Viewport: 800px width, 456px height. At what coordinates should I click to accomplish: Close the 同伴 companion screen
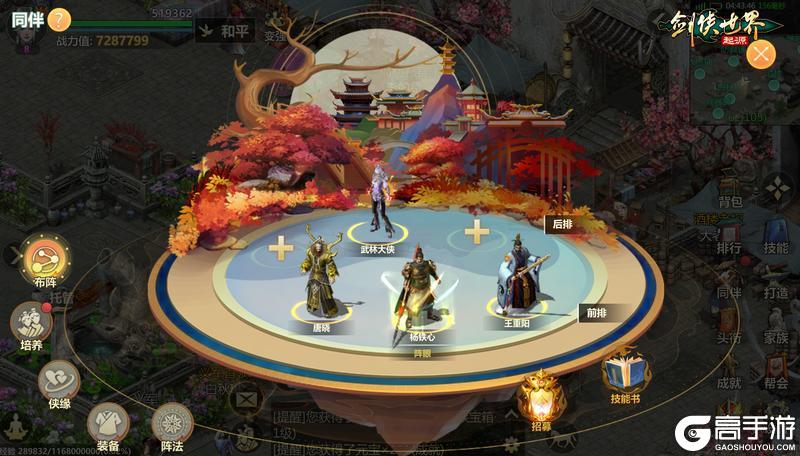(763, 54)
